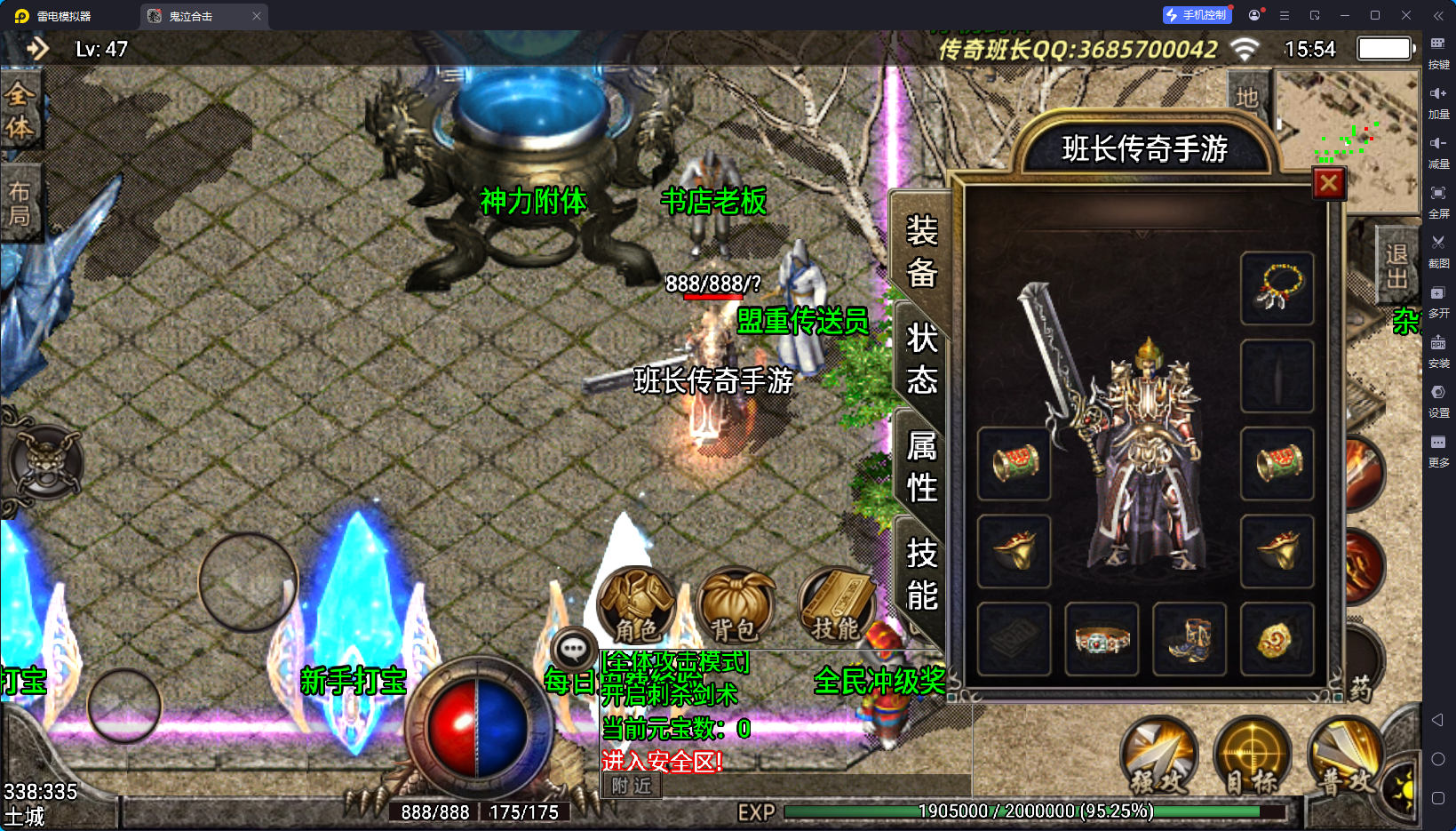This screenshot has width=1456, height=831.
Task: Select the equipped belt slot
Action: click(1102, 639)
